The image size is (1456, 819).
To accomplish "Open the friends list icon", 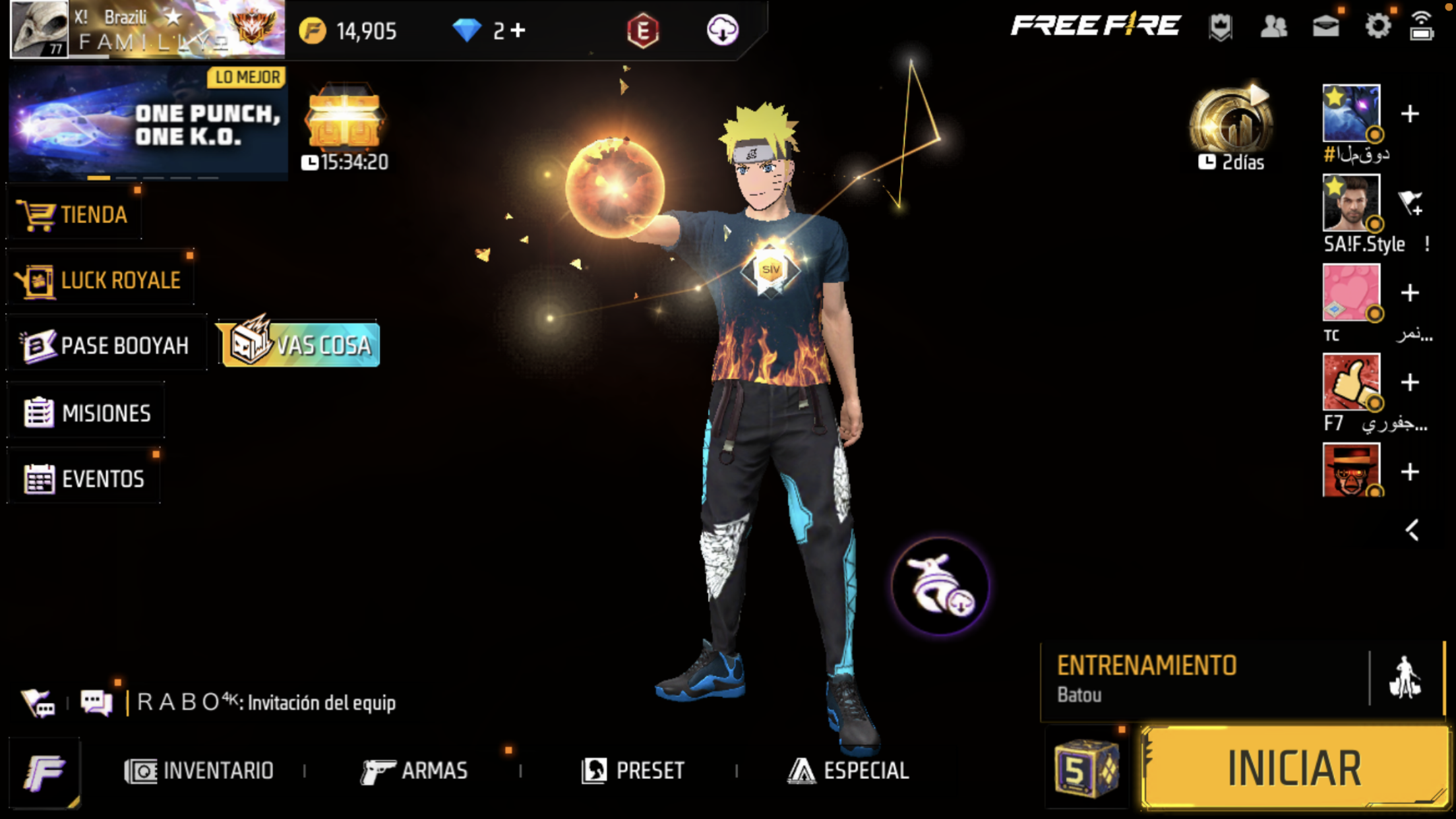I will point(1273,27).
